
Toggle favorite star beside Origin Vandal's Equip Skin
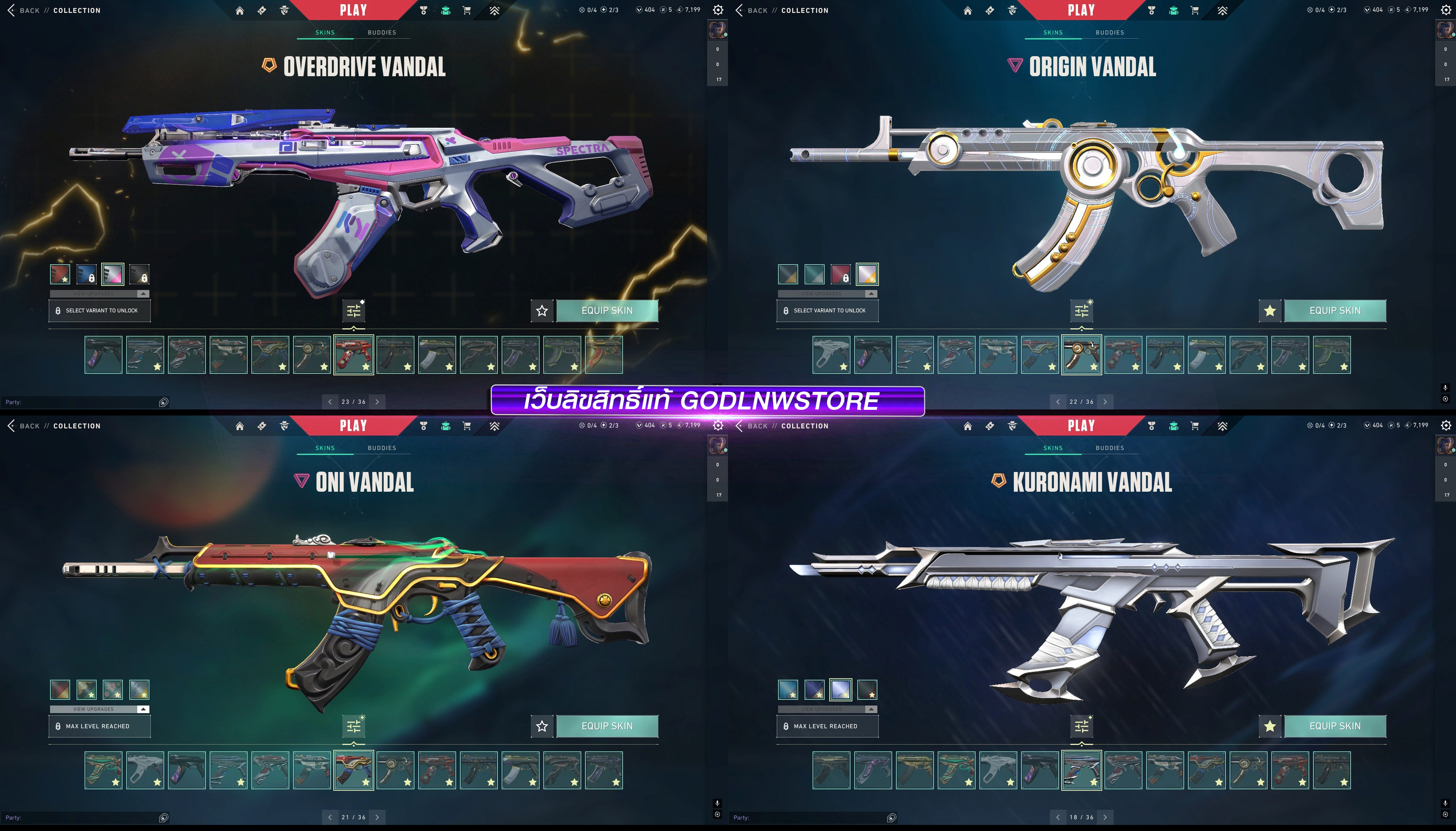(x=1269, y=310)
